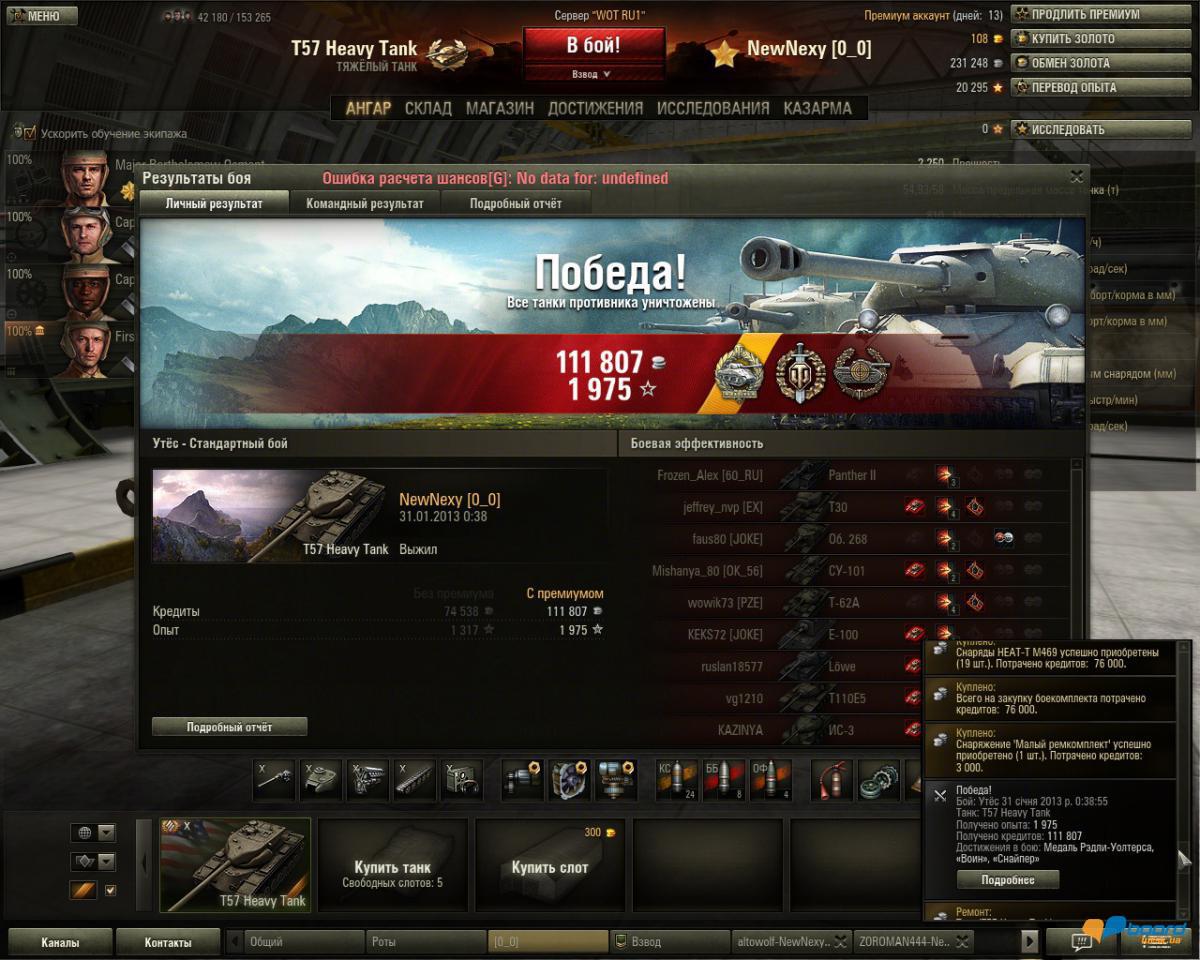Viewport: 1200px width, 960px height.
Task: Open the Каналы chat list
Action: (x=60, y=942)
